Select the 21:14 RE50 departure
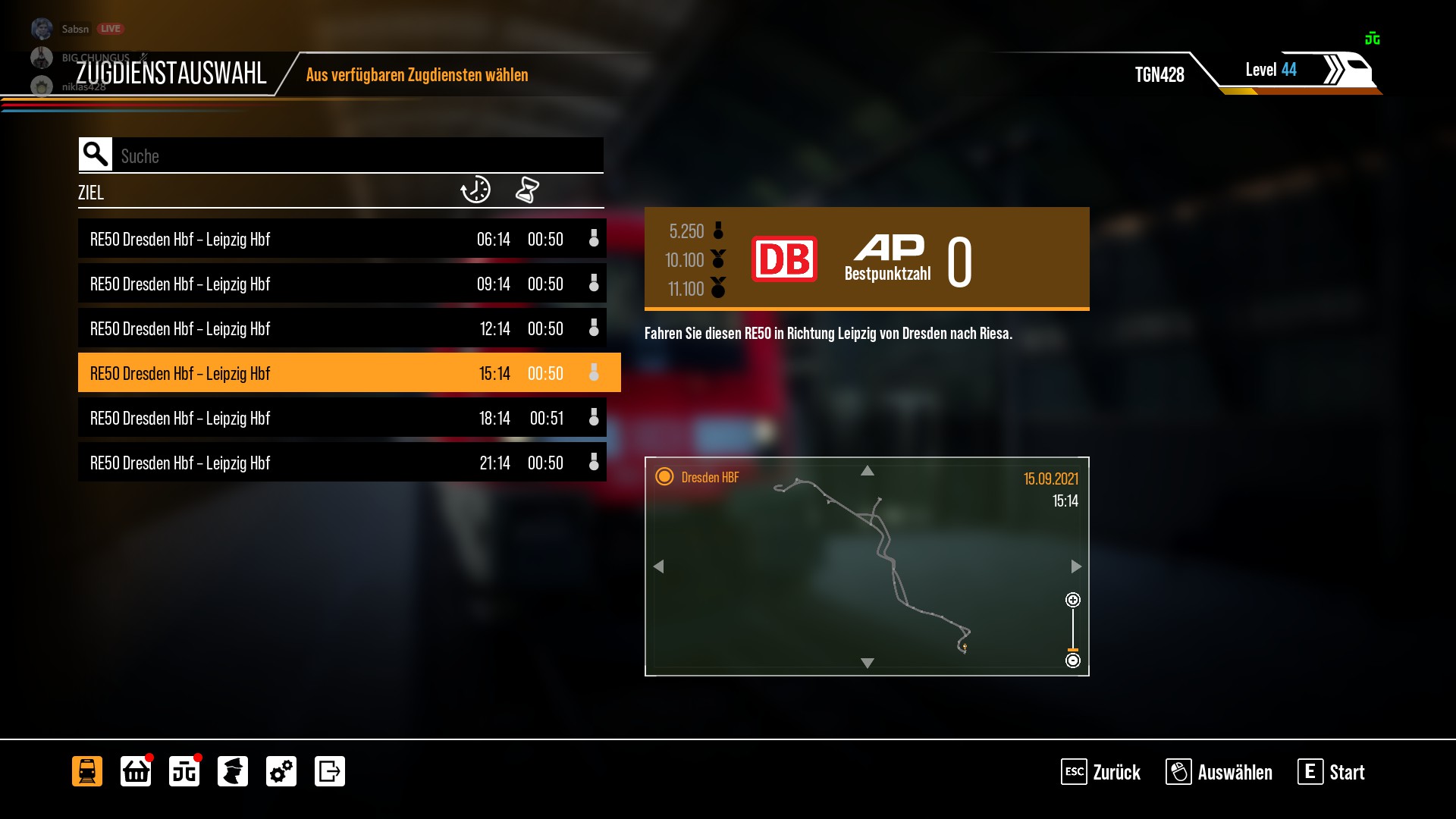This screenshot has height=819, width=1456. pos(341,463)
